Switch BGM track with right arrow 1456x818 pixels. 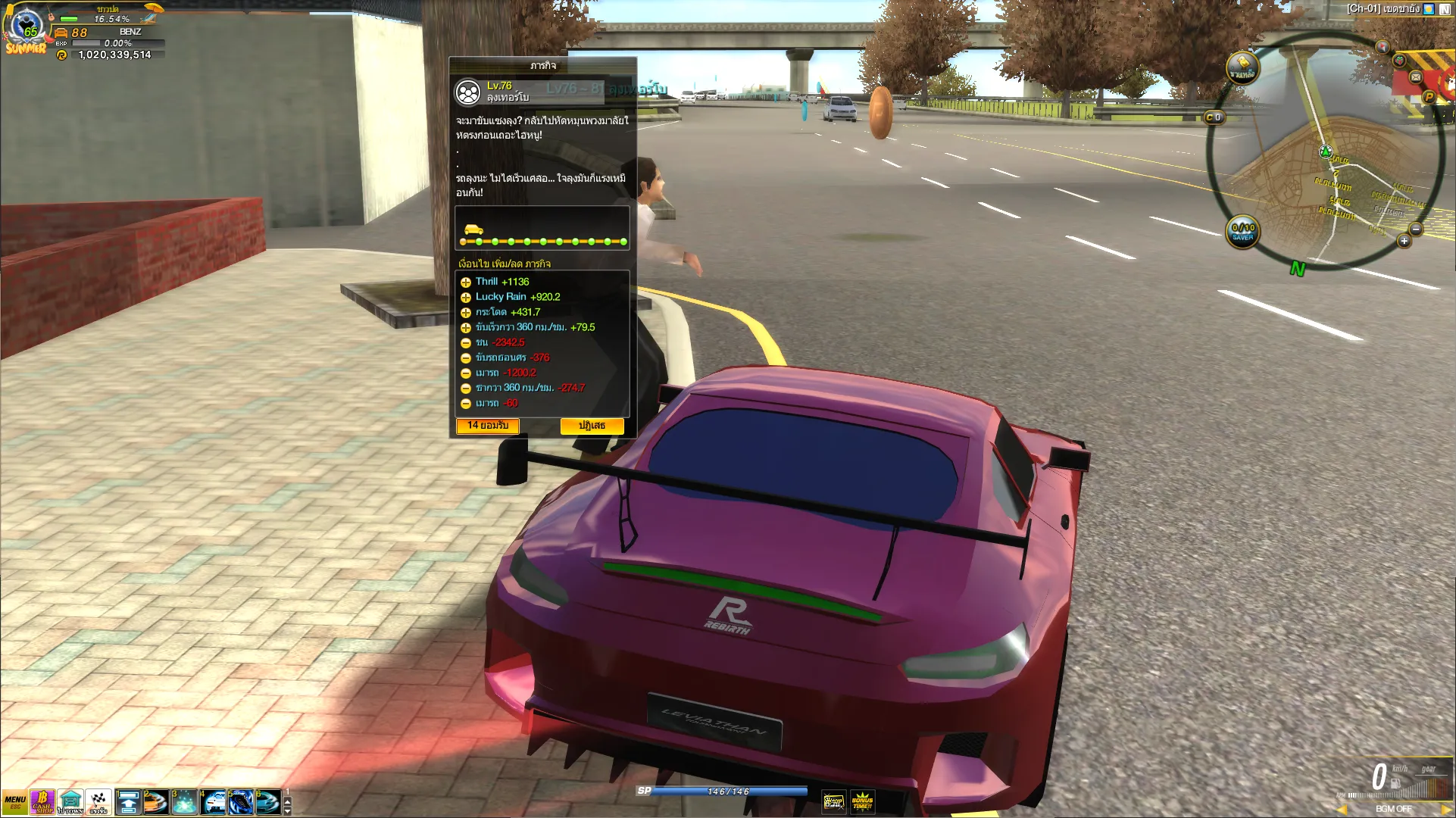[1446, 809]
